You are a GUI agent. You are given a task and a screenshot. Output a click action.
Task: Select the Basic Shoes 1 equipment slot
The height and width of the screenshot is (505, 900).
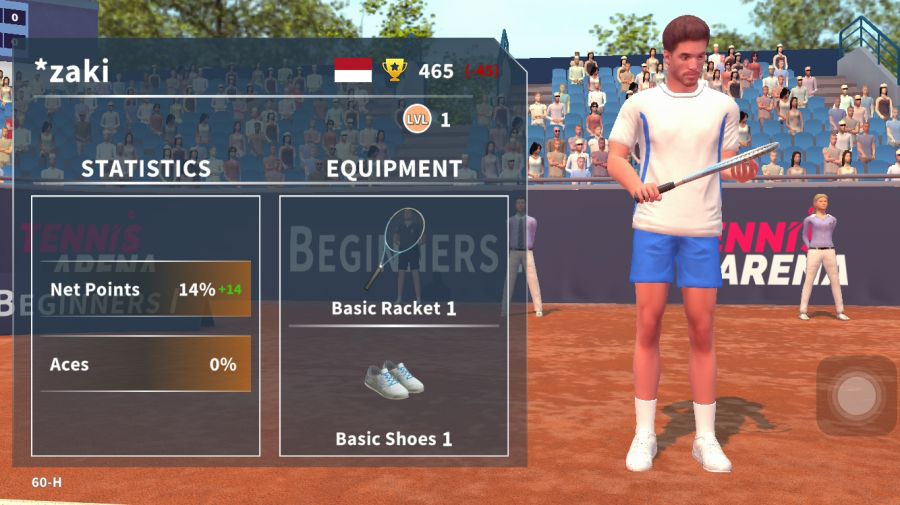tap(394, 392)
